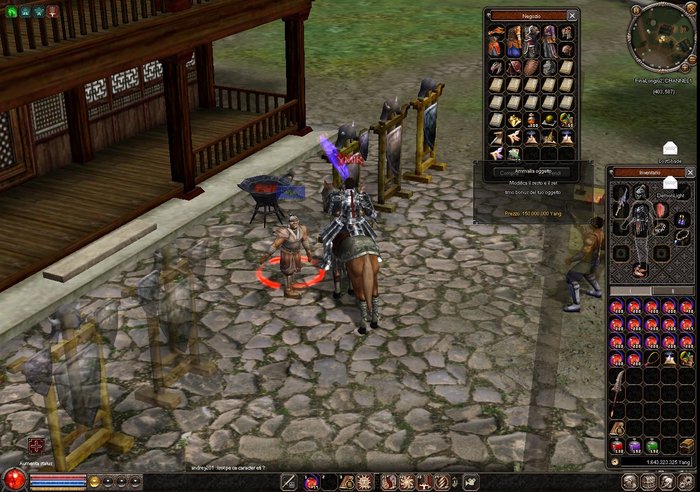This screenshot has width=700, height=492.
Task: Switch to inventory page I tab
Action: pyautogui.click(x=630, y=291)
